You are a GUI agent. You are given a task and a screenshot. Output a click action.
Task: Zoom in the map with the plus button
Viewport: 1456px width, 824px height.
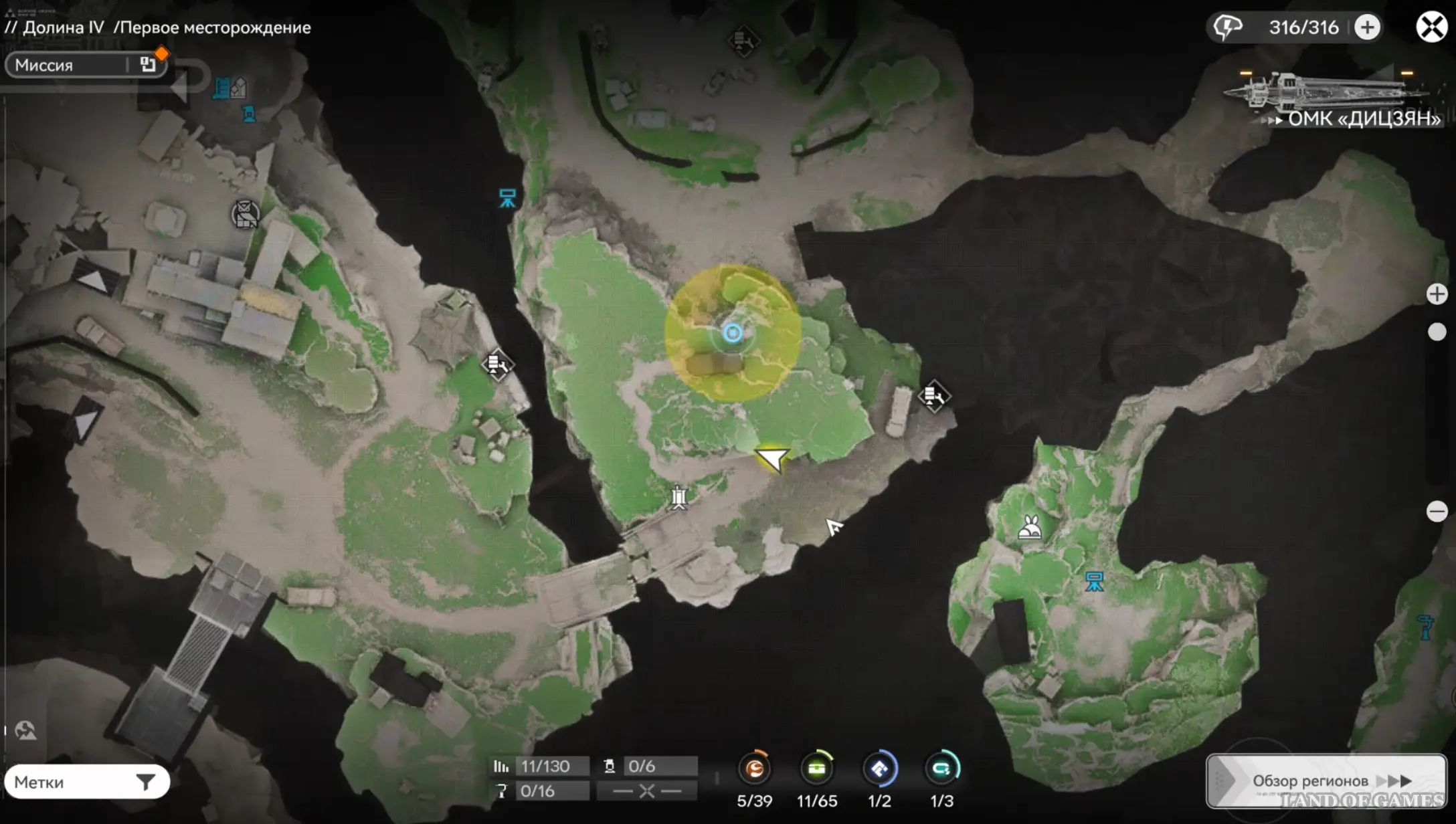[1437, 294]
